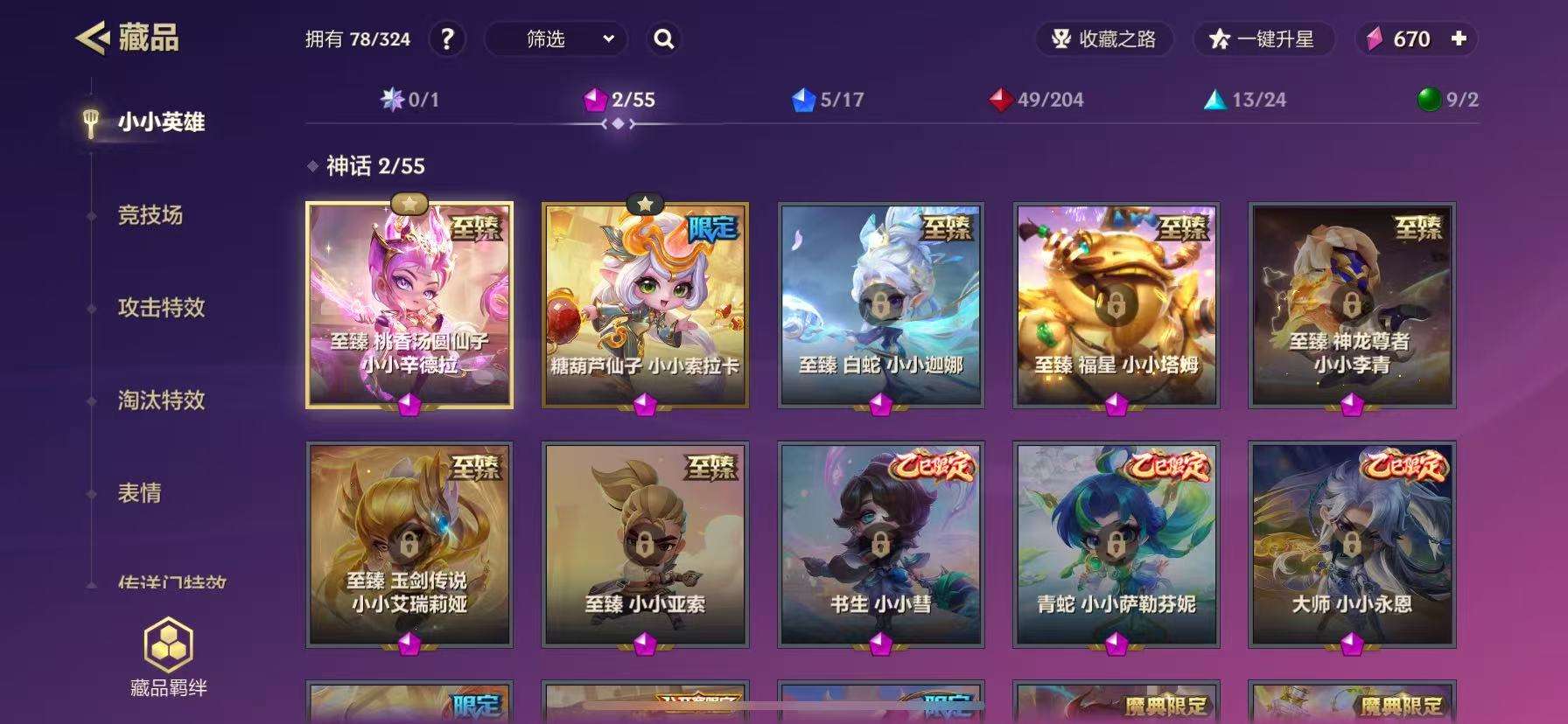Viewport: 1568px width, 724px height.
Task: Choose the locked 青蛇 小小萨勒芬妮 card
Action: pyautogui.click(x=1116, y=544)
